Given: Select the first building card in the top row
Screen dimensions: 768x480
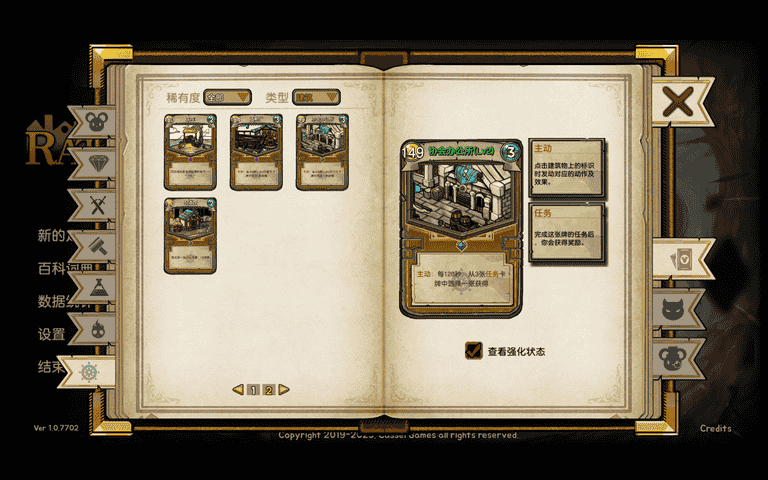Looking at the screenshot, I should [x=192, y=151].
